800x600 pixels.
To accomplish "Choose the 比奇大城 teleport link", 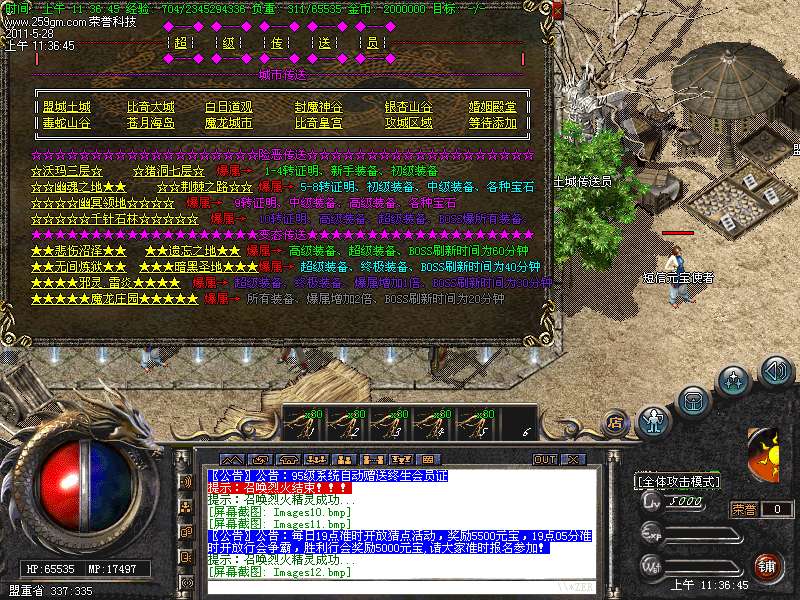I will click(150, 107).
